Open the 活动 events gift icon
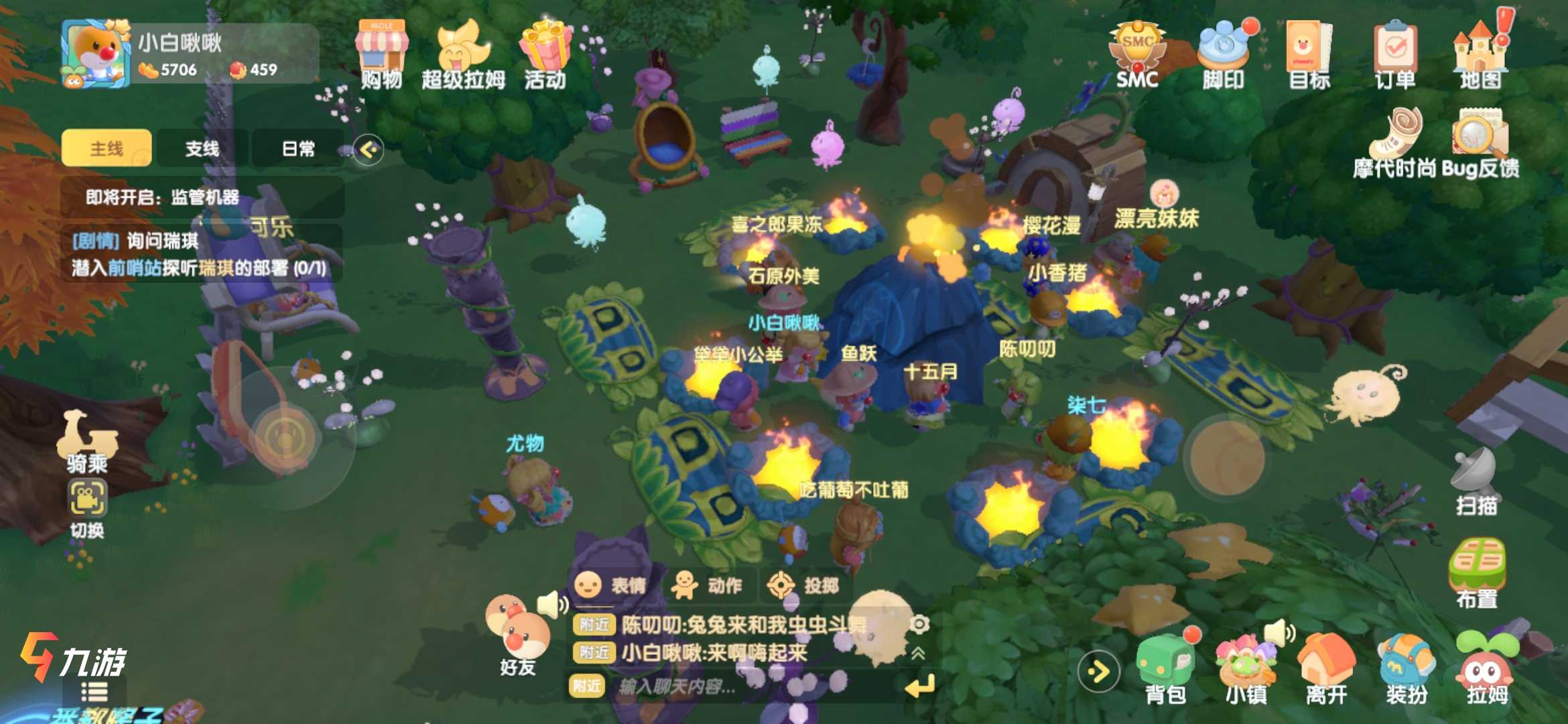 545,54
